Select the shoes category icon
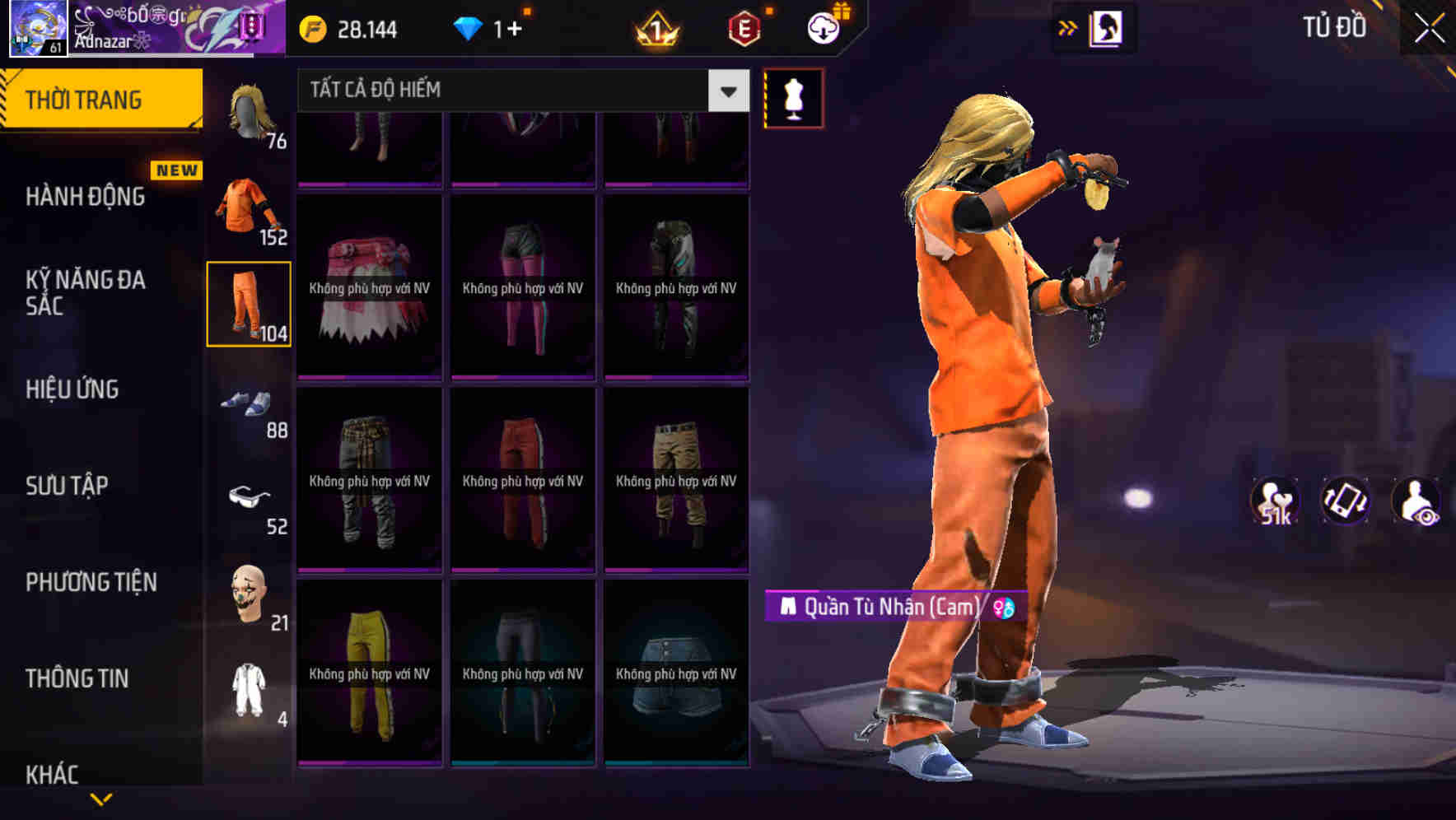The image size is (1456, 820). coord(247,403)
